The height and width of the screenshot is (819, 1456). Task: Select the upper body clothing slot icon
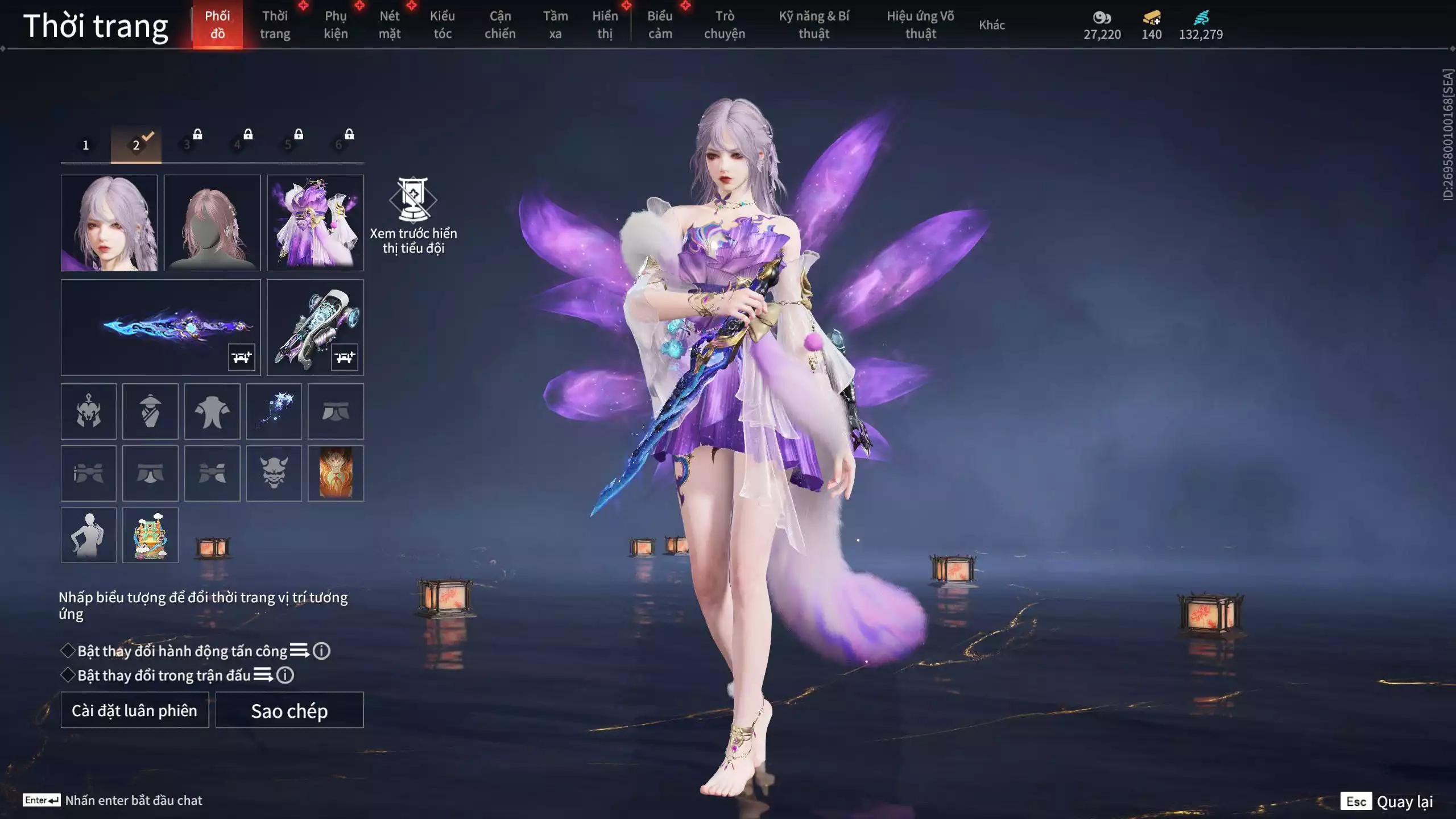point(212,411)
